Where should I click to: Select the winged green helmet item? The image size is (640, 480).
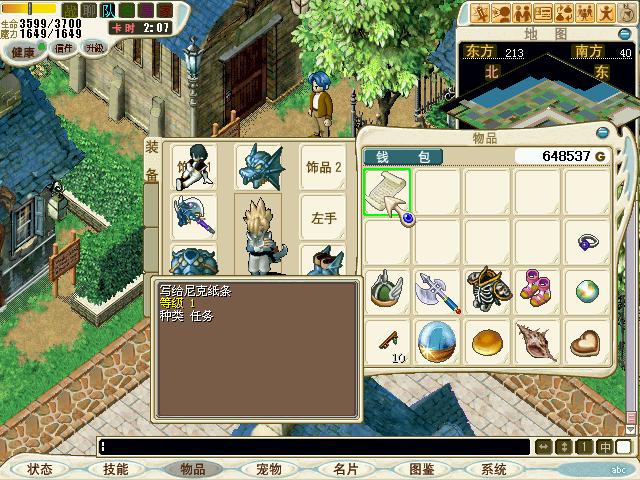pyautogui.click(x=387, y=291)
